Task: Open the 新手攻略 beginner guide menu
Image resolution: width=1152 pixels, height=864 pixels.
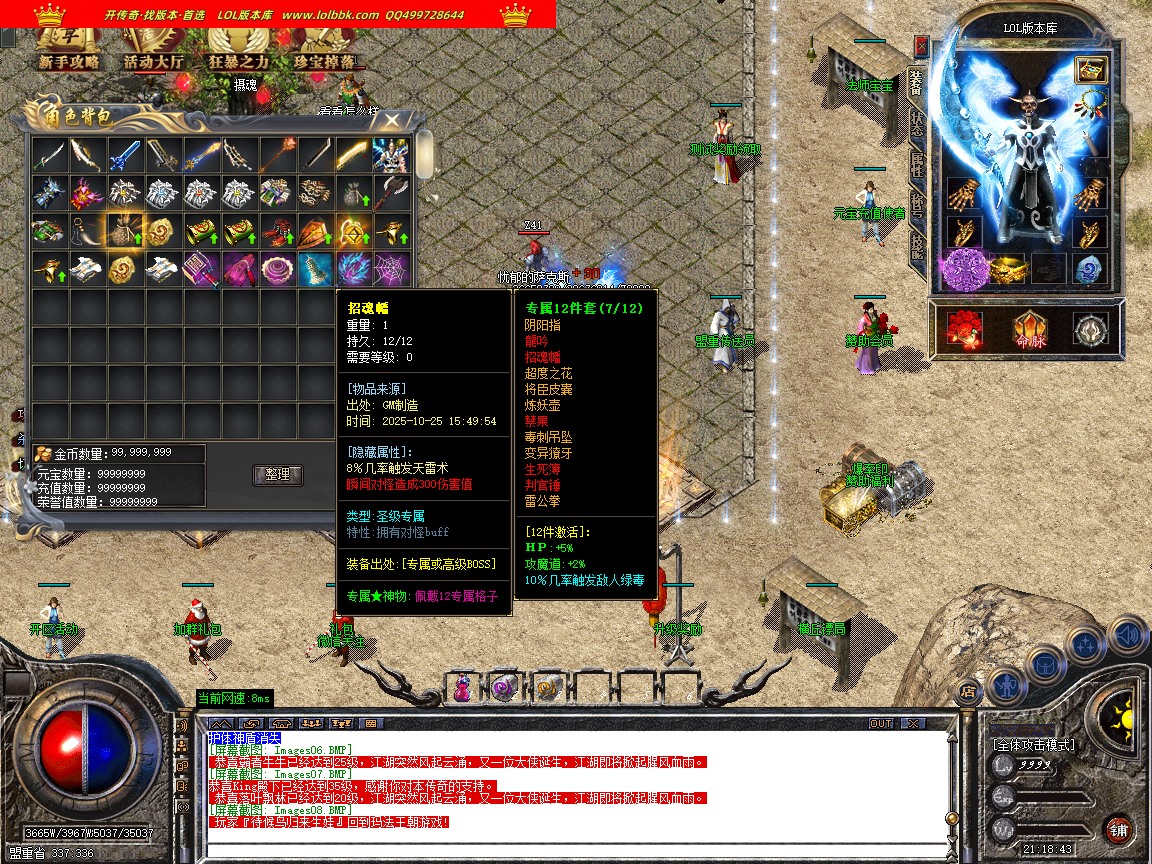Action: 69,59
